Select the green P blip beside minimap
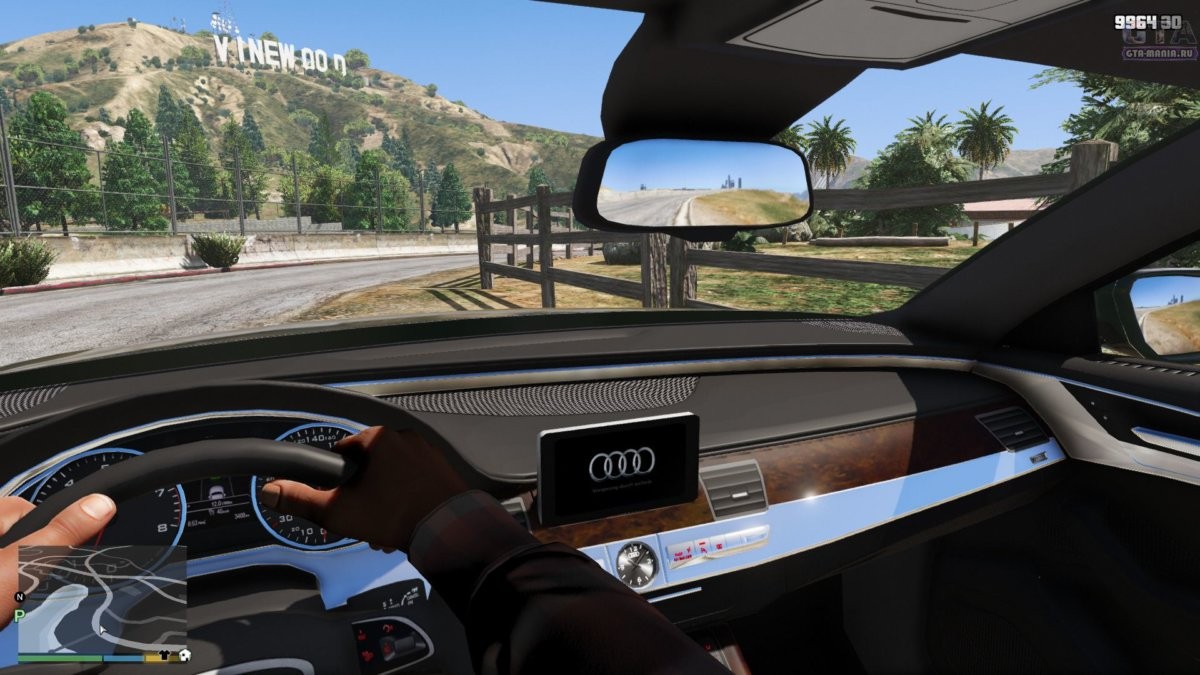 point(18,616)
